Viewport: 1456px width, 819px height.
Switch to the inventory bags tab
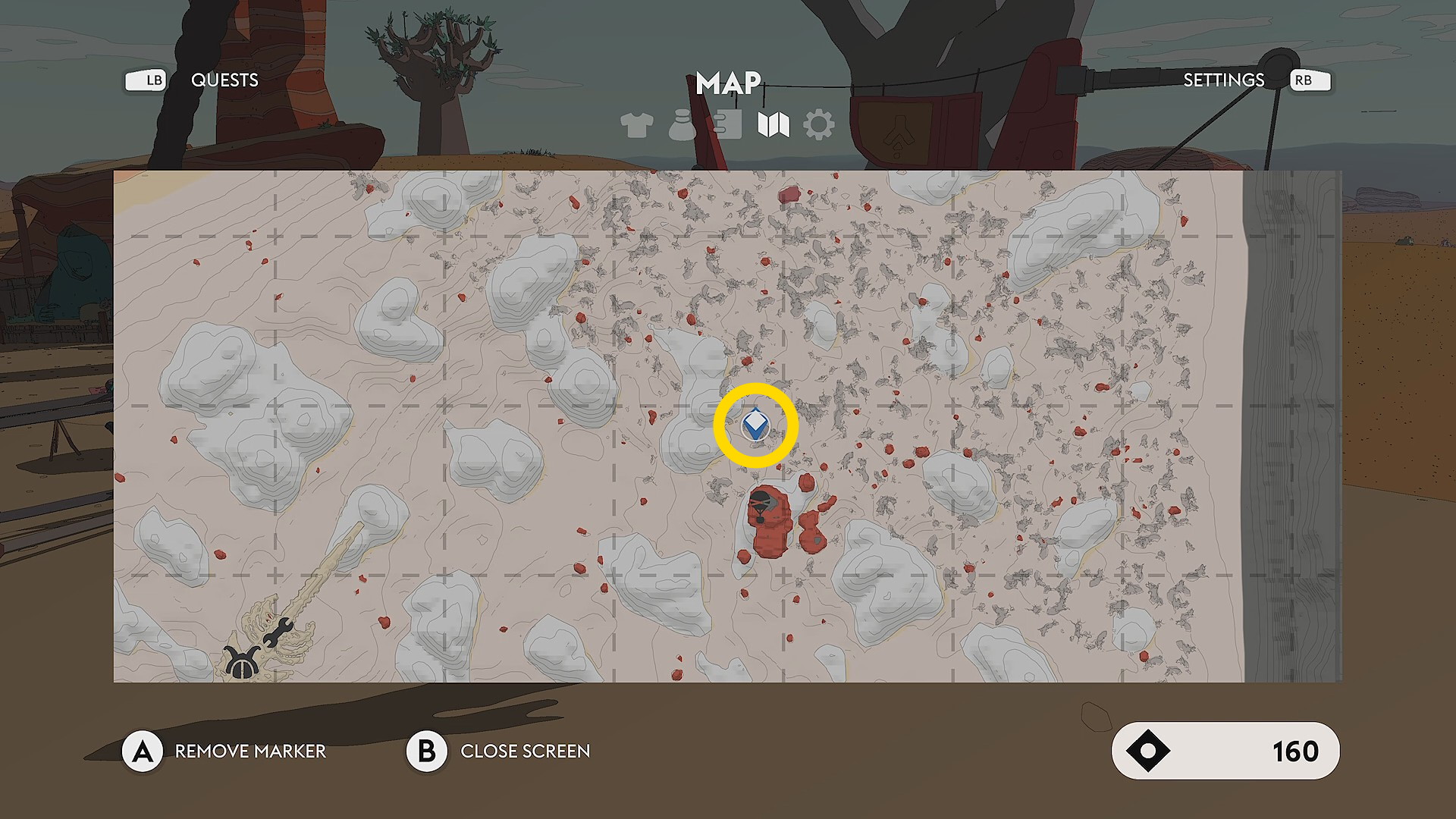[682, 125]
